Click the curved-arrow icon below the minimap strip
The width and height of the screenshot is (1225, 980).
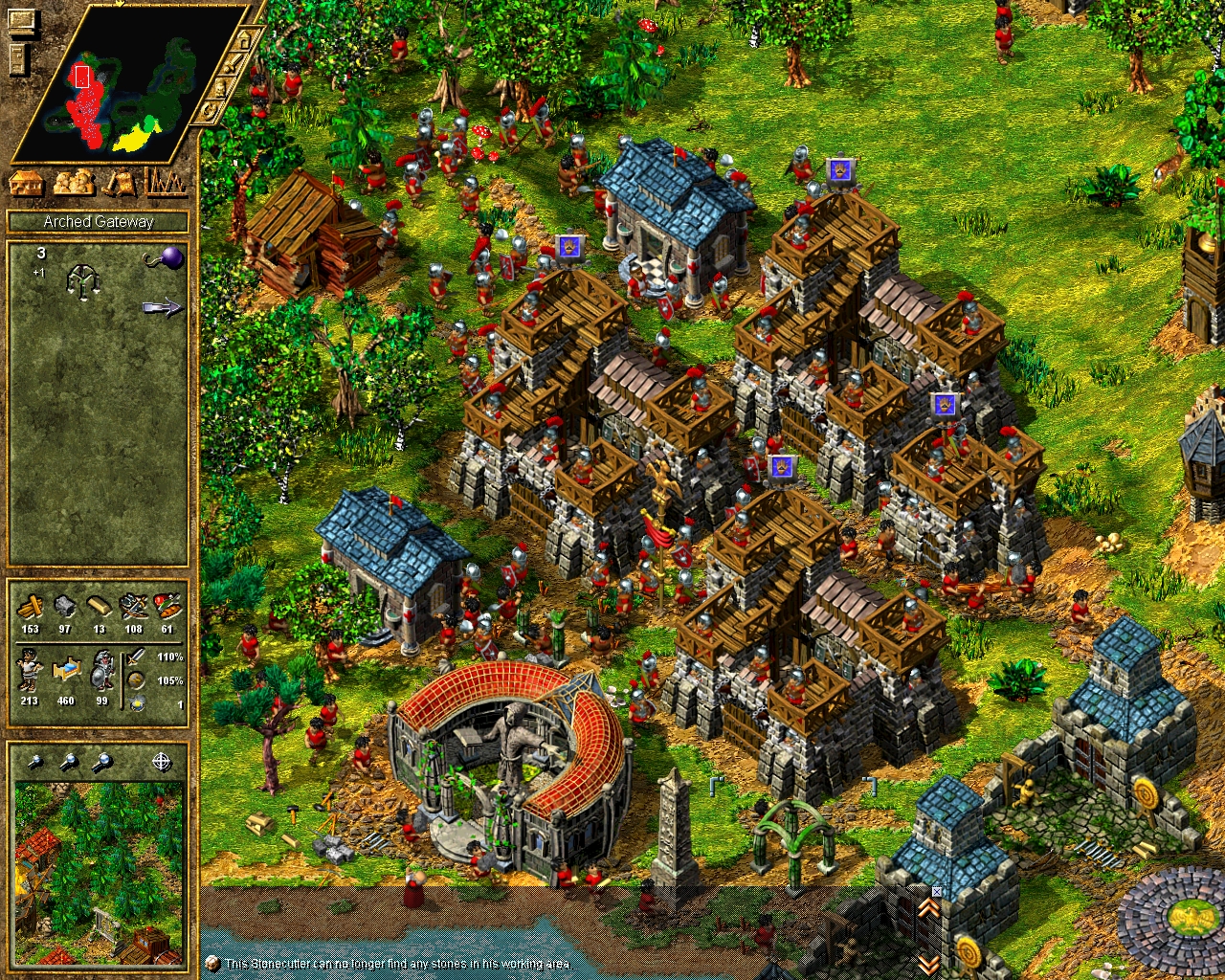(209, 111)
